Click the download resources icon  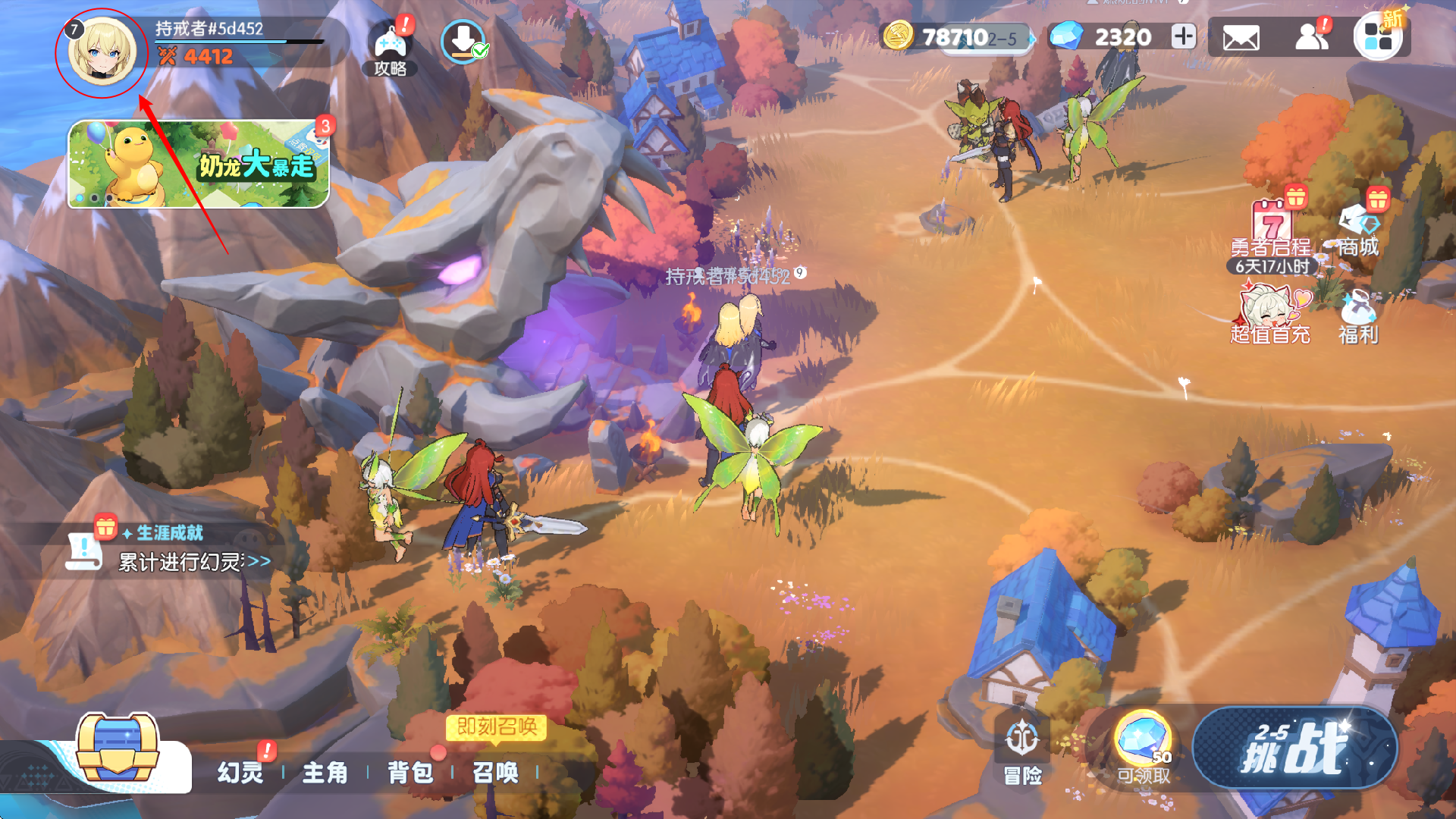463,41
